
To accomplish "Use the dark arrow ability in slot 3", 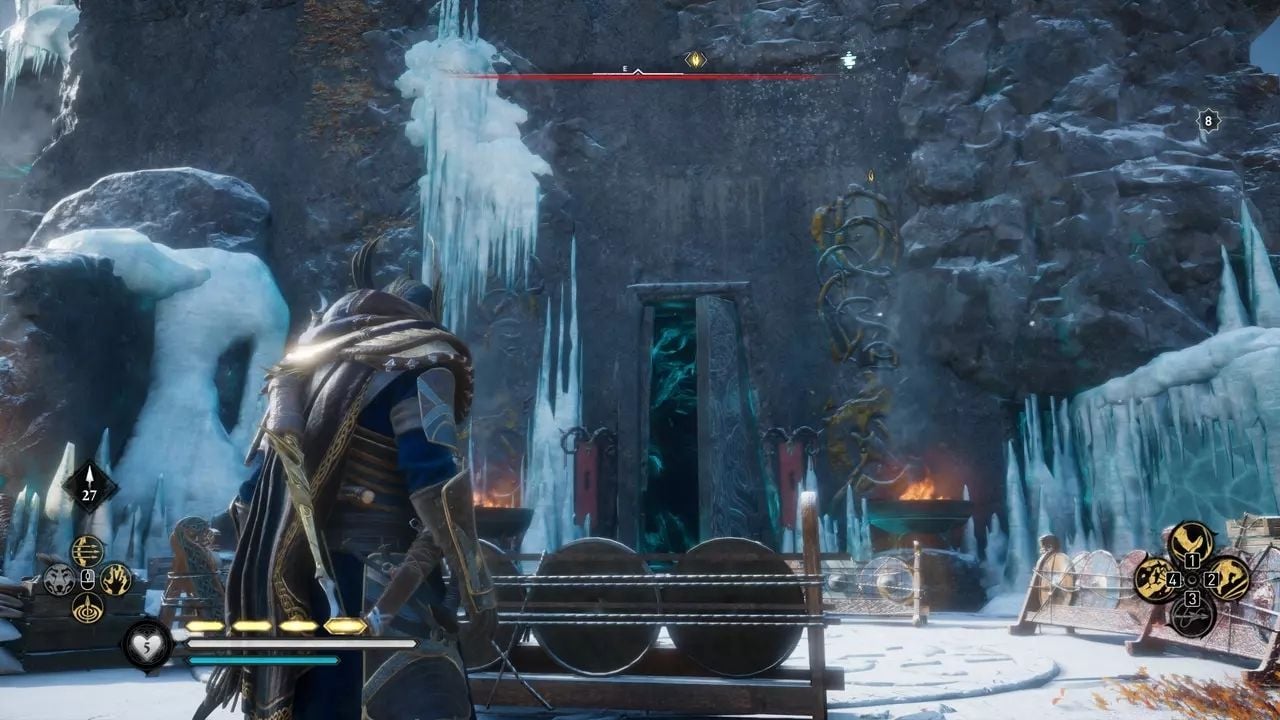I will 1192,615.
